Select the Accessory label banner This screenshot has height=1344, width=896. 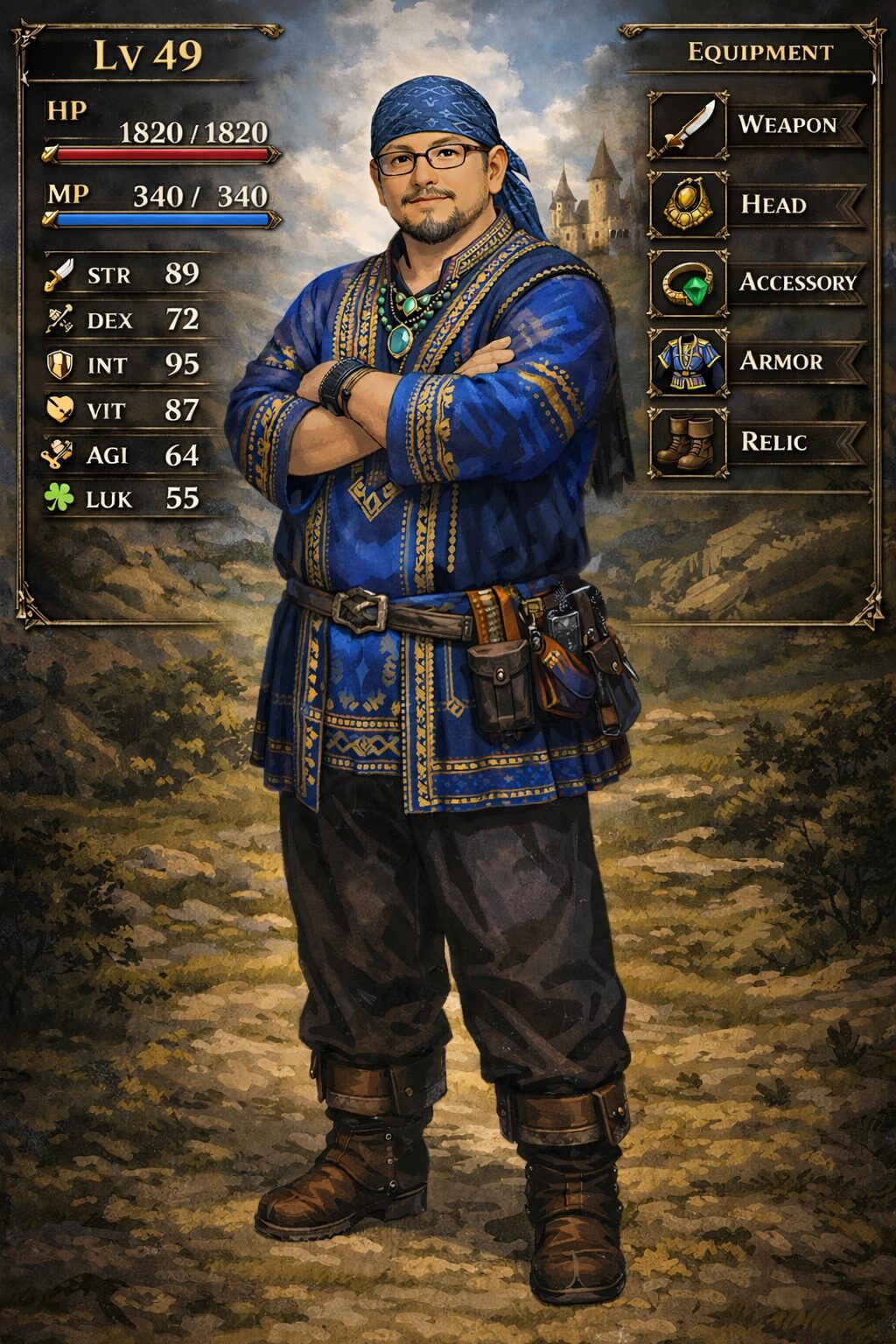(x=796, y=283)
